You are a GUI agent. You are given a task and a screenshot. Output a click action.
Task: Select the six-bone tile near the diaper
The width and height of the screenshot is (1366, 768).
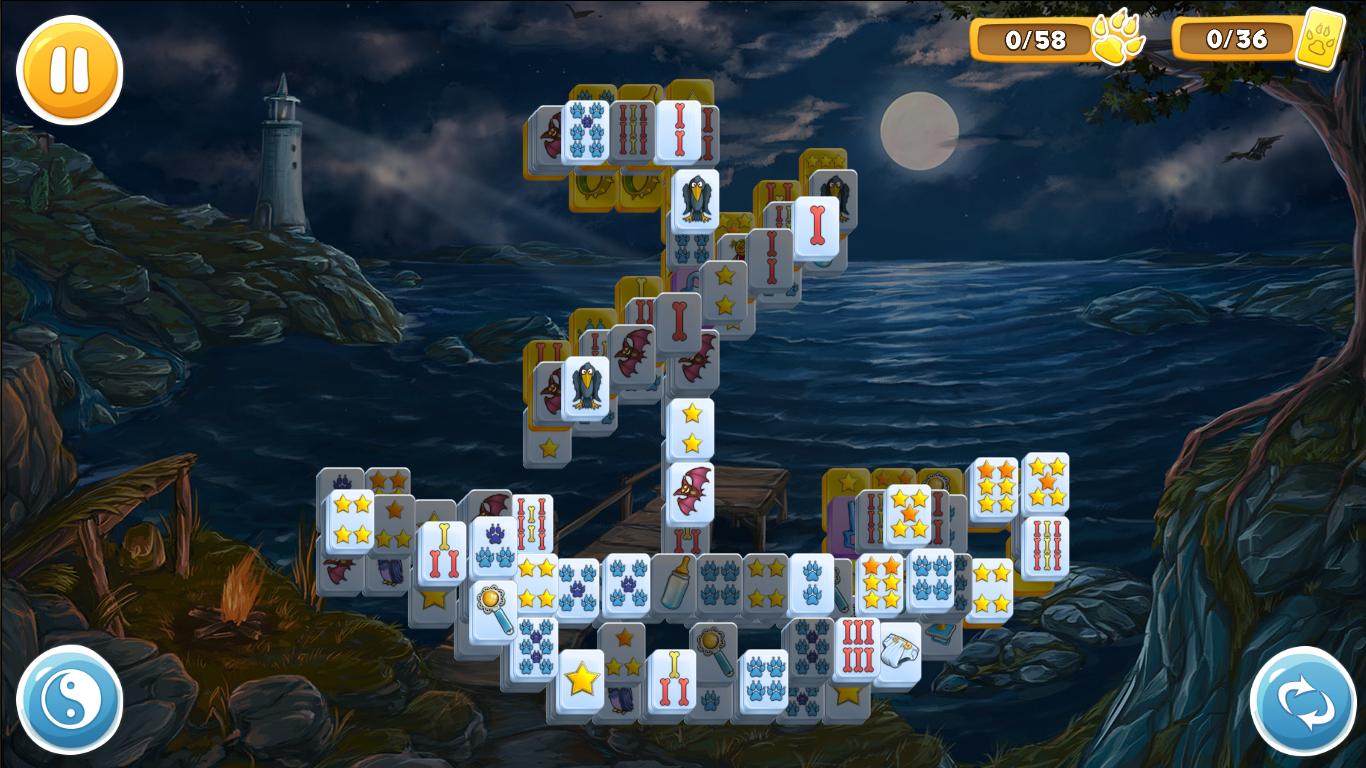coord(856,650)
